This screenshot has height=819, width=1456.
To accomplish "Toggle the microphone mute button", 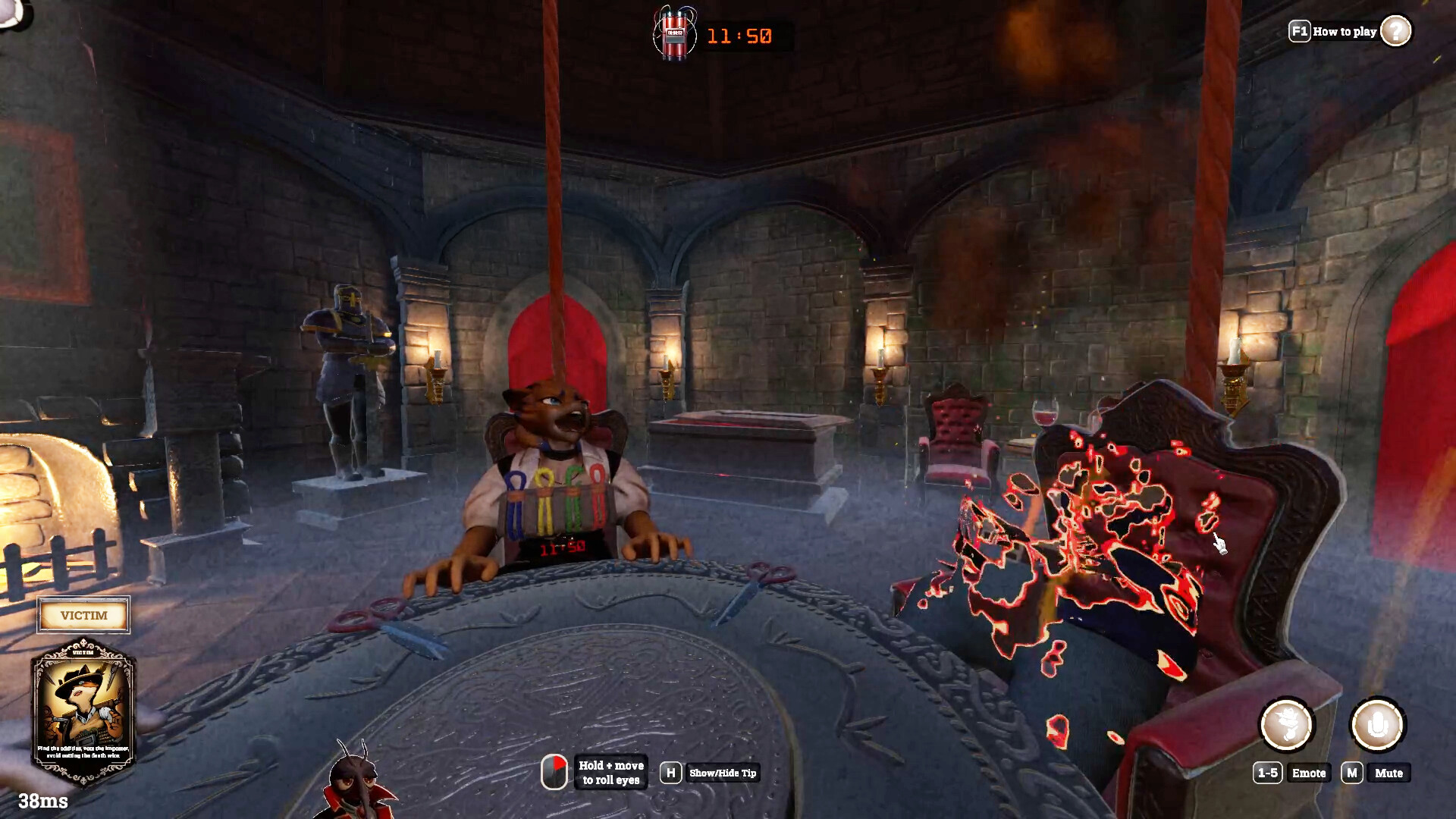I will (x=1377, y=725).
